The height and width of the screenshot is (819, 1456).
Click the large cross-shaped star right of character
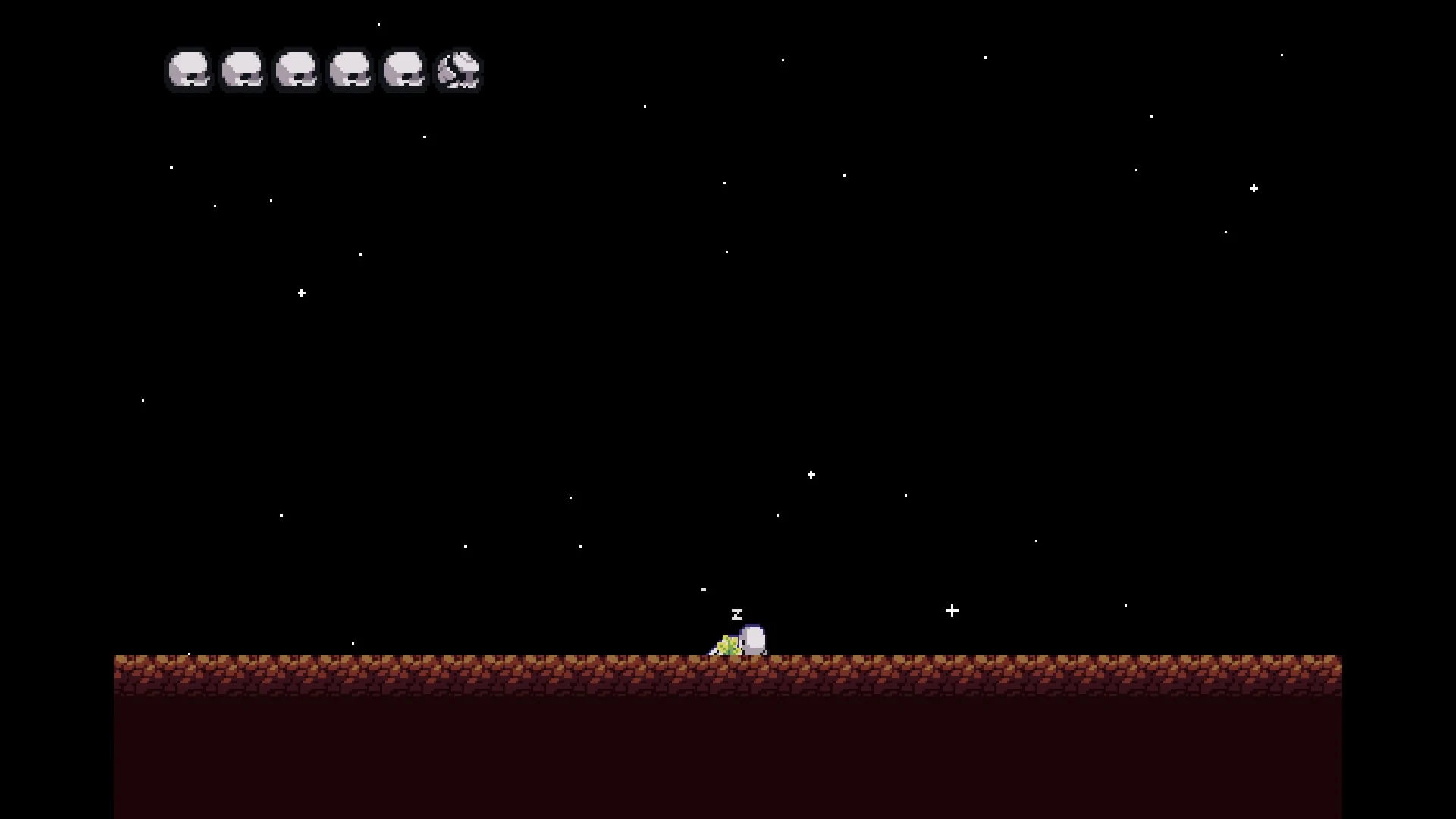pos(952,610)
